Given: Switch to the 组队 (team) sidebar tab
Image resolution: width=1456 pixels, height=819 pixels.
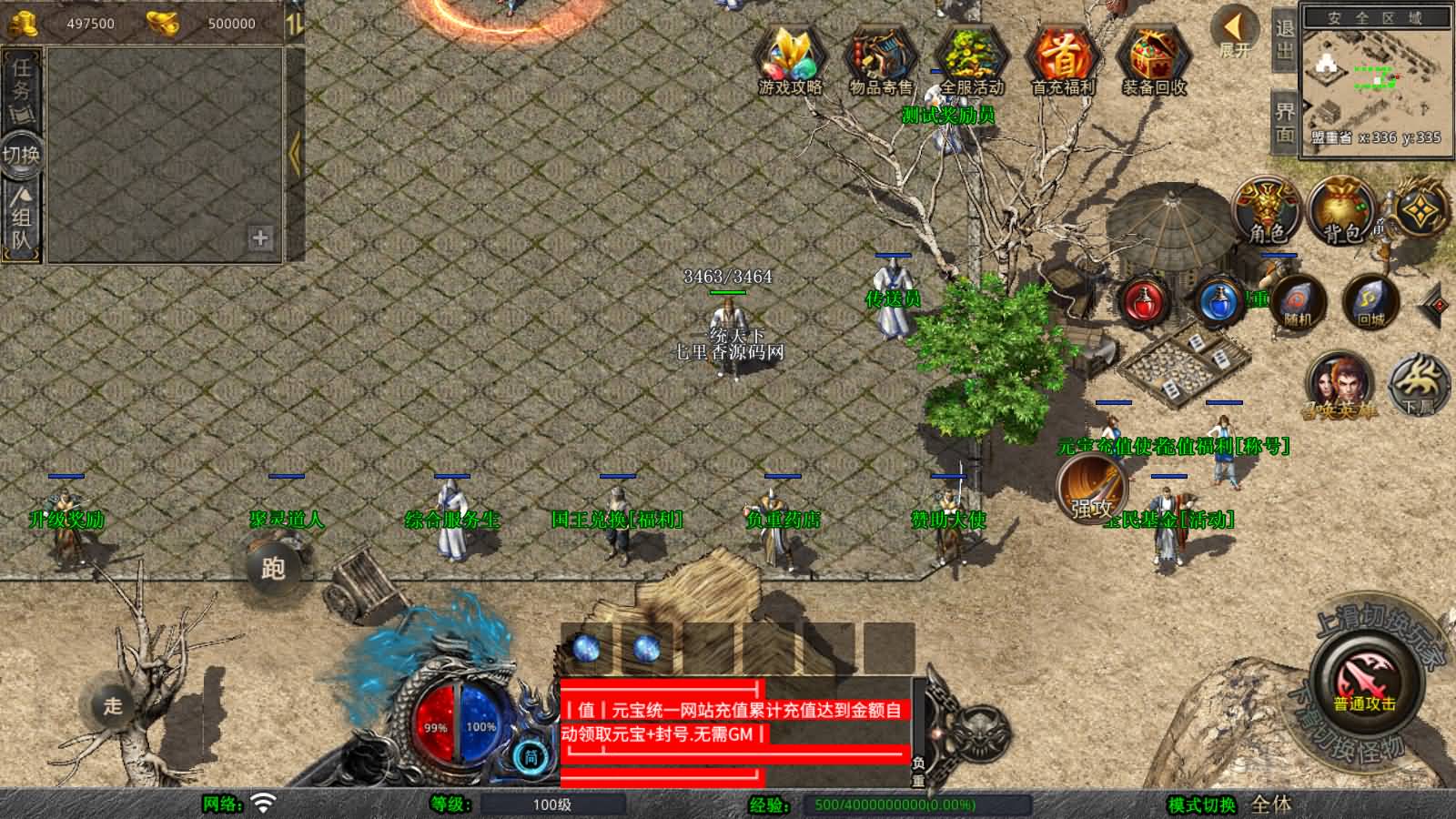Looking at the screenshot, I should [x=20, y=217].
